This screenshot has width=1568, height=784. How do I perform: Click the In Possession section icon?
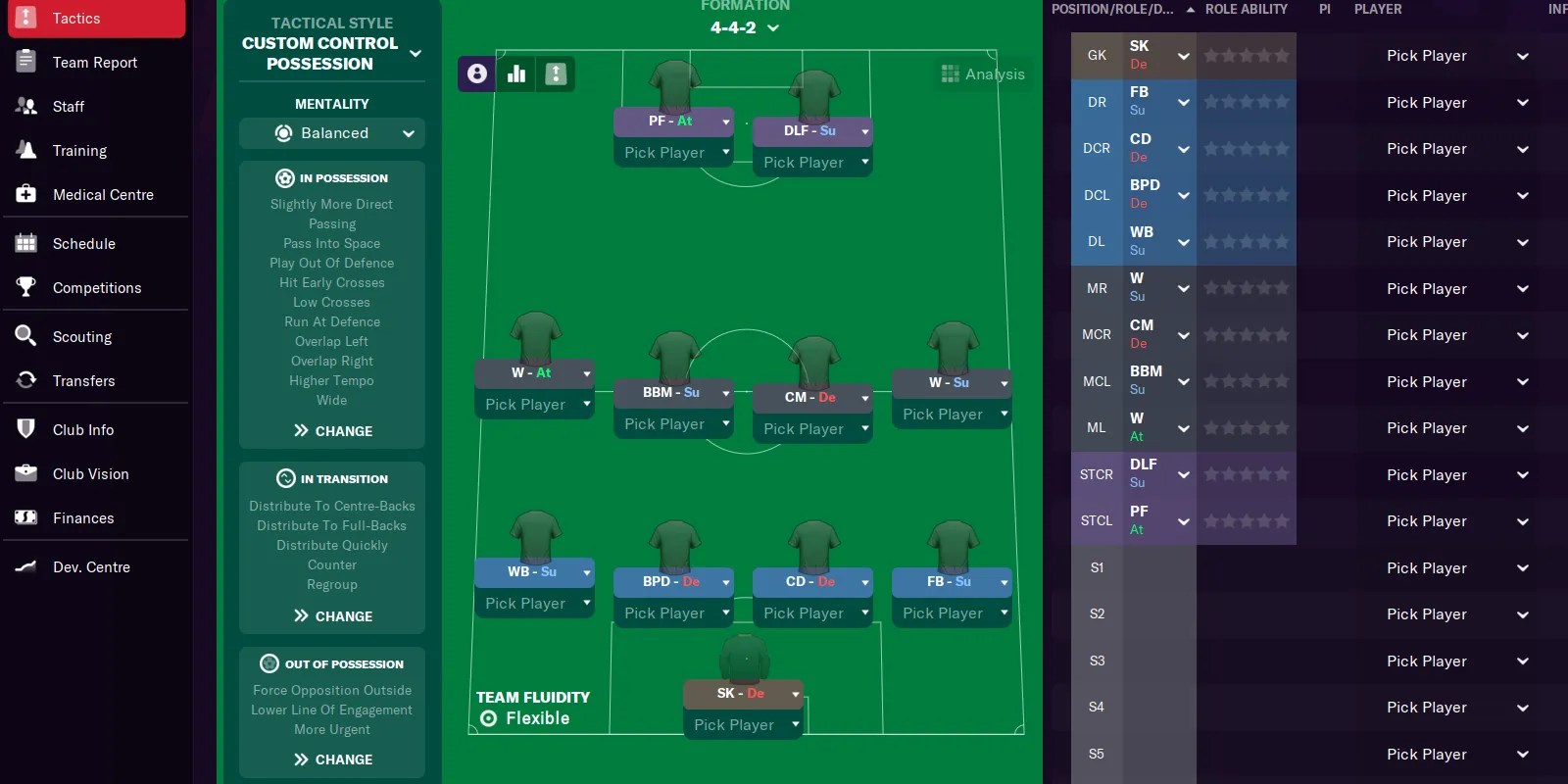(x=284, y=177)
